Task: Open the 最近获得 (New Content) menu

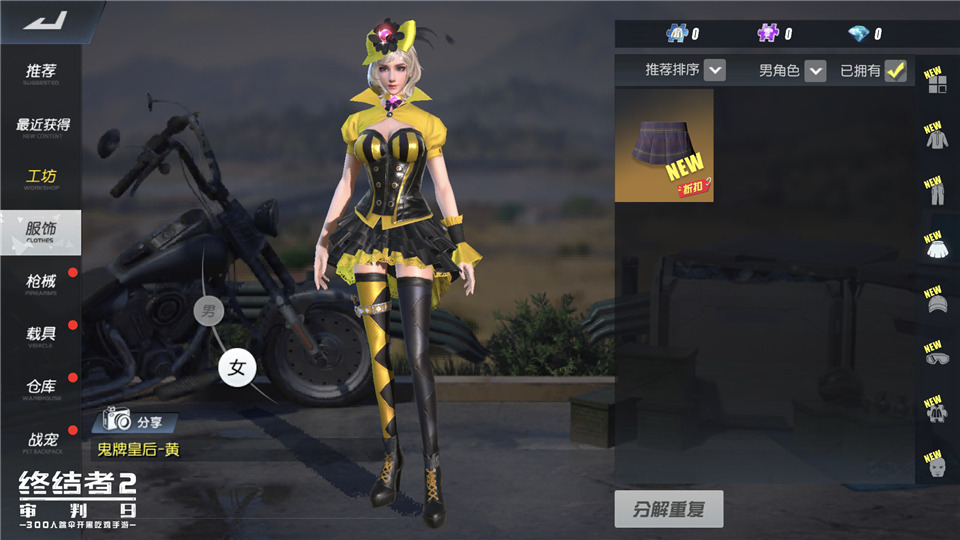Action: (42, 126)
